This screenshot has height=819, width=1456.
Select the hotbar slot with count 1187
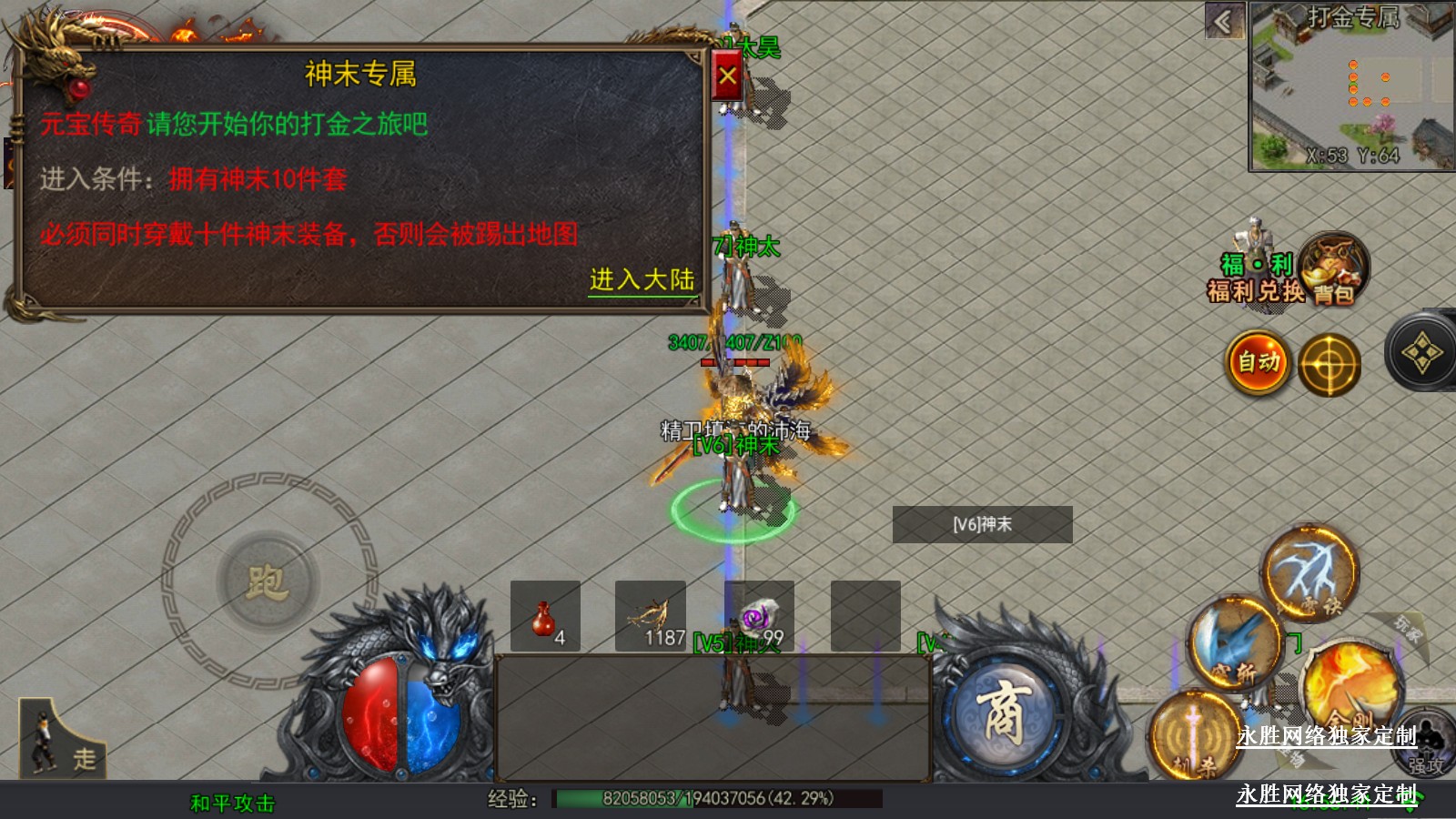[651, 616]
